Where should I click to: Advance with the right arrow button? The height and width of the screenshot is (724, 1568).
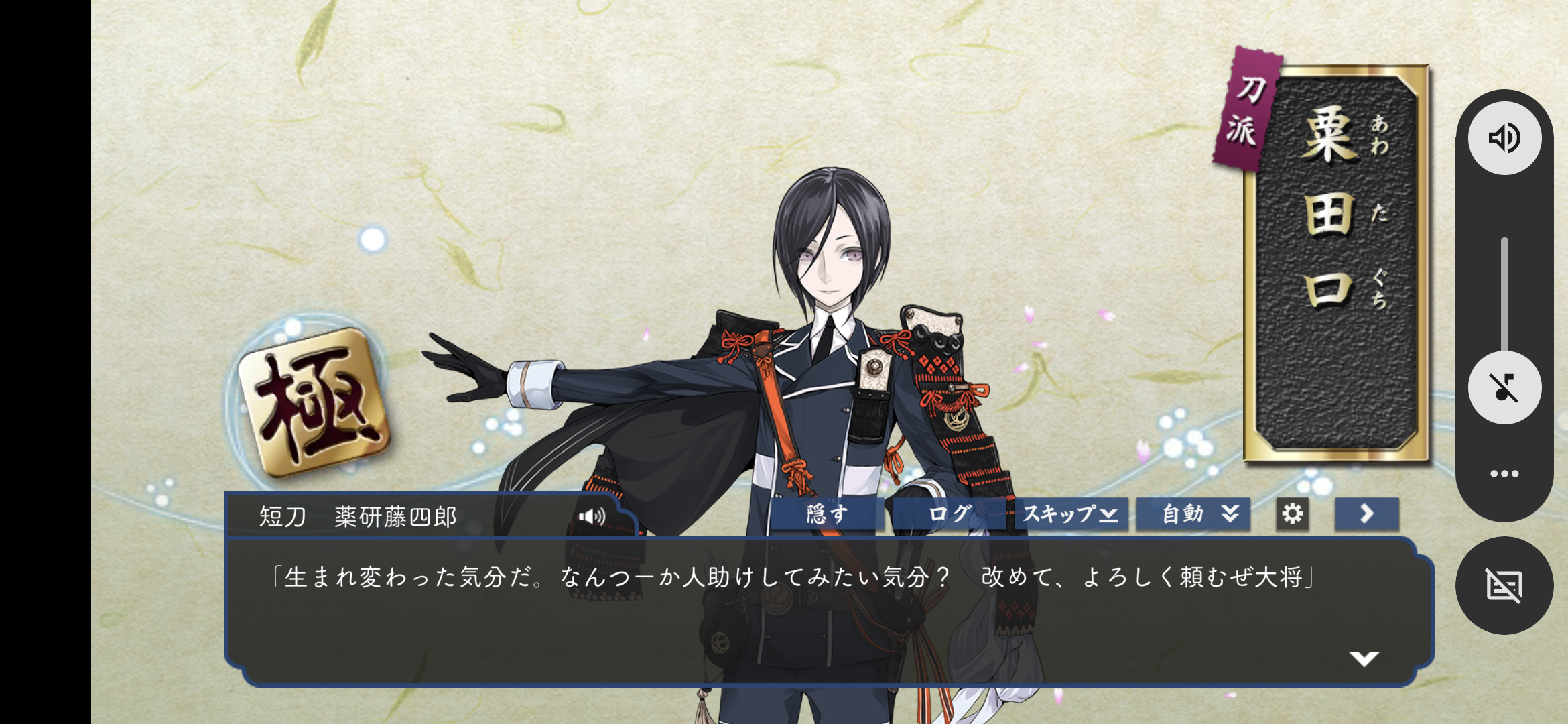click(x=1366, y=514)
